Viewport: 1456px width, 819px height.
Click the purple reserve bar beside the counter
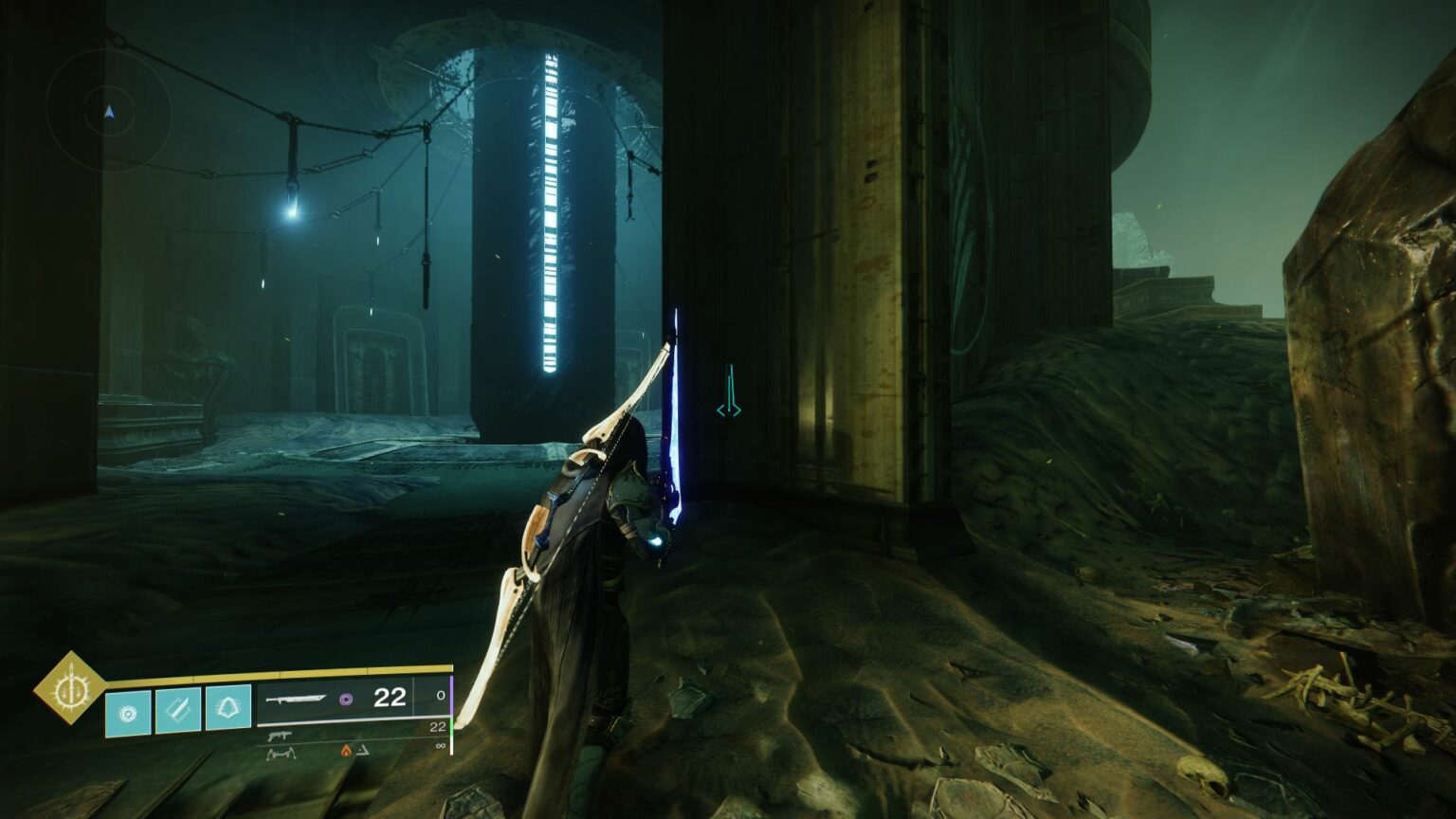coord(453,696)
